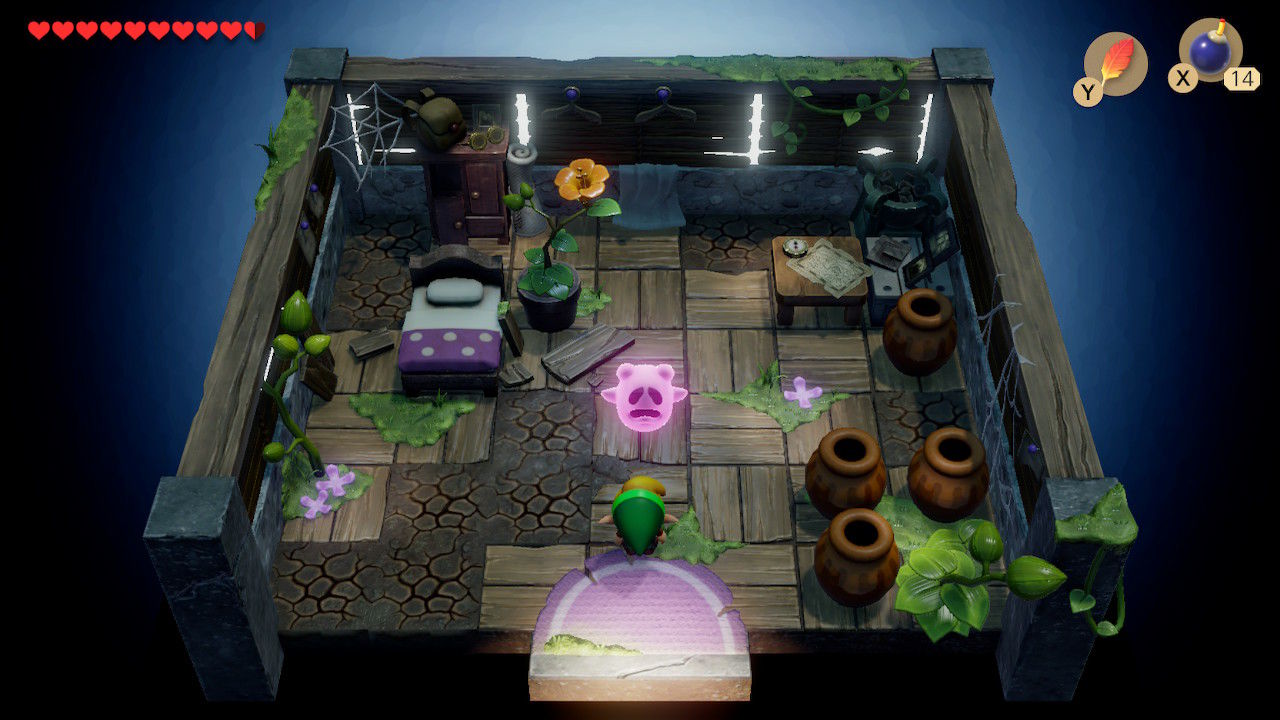This screenshot has height=720, width=1280.
Task: Click the compass on the table
Action: point(795,247)
